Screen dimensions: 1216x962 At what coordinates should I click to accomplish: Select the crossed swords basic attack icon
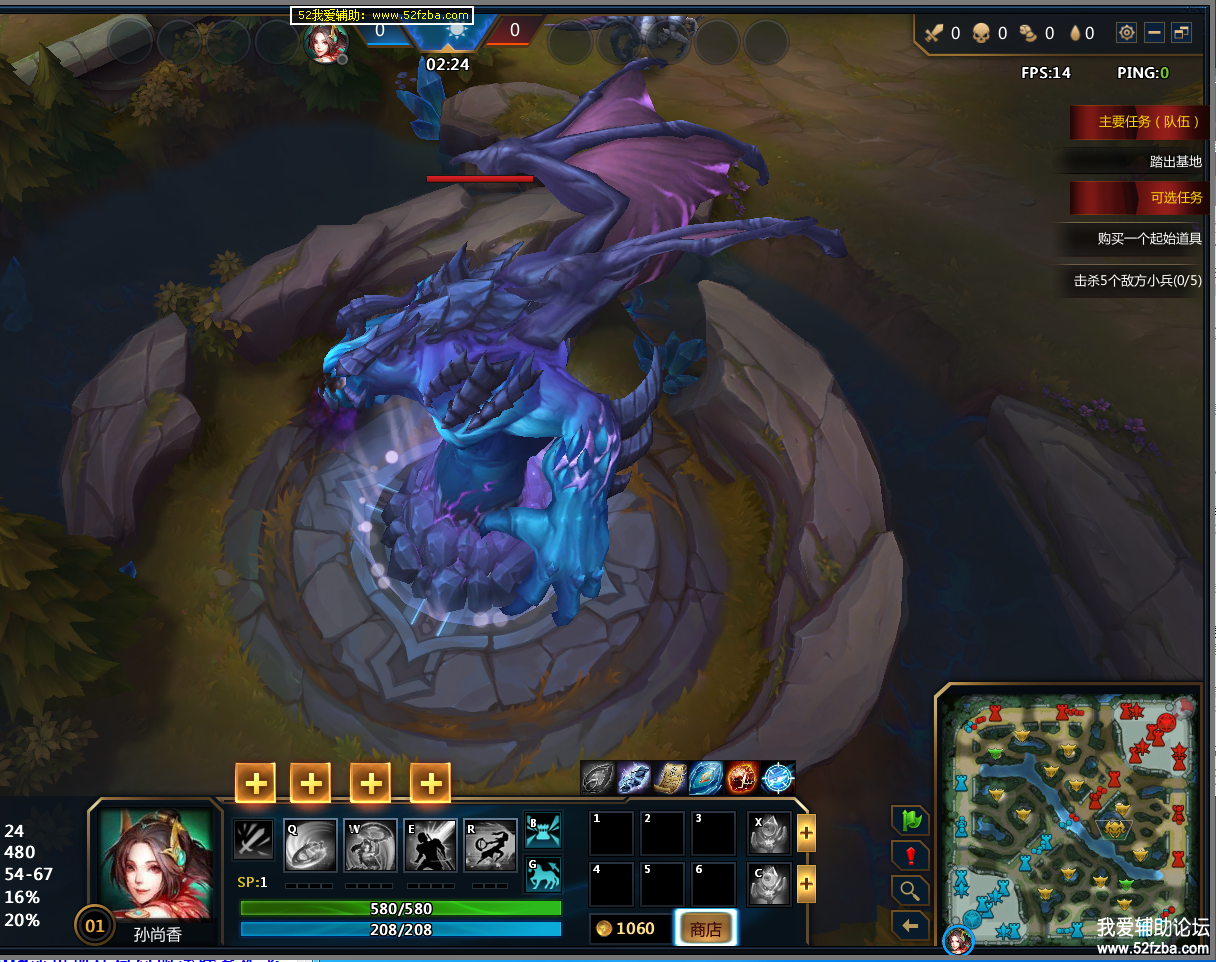[x=253, y=839]
